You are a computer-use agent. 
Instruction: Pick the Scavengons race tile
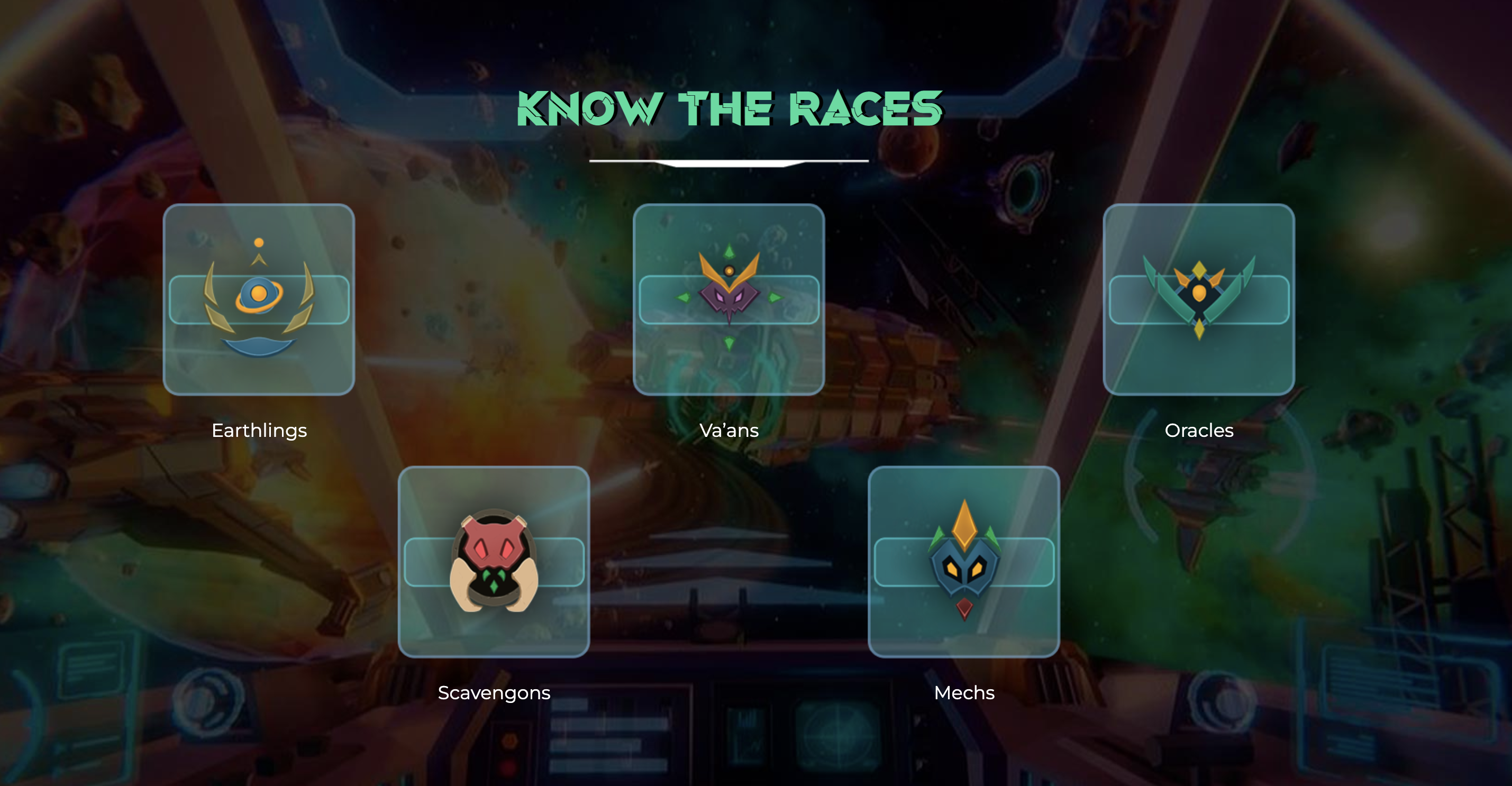494,561
